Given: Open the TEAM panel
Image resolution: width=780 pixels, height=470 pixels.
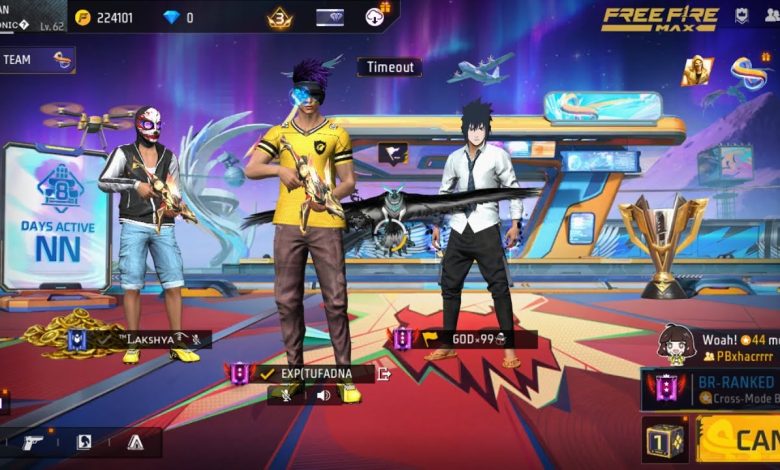Looking at the screenshot, I should (x=37, y=60).
